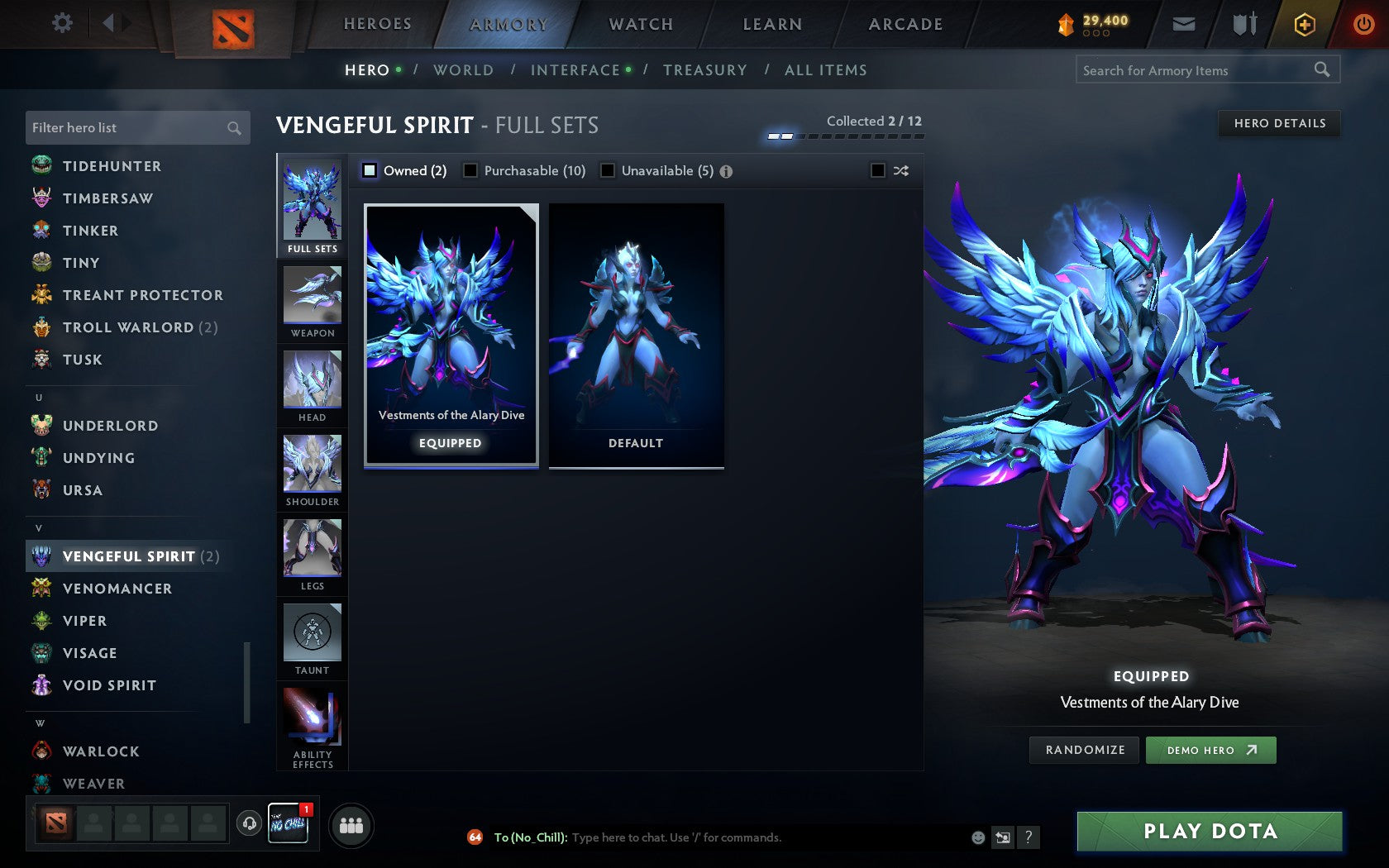Viewport: 1389px width, 868px height.
Task: Switch to the Arcade tab
Action: (x=904, y=24)
